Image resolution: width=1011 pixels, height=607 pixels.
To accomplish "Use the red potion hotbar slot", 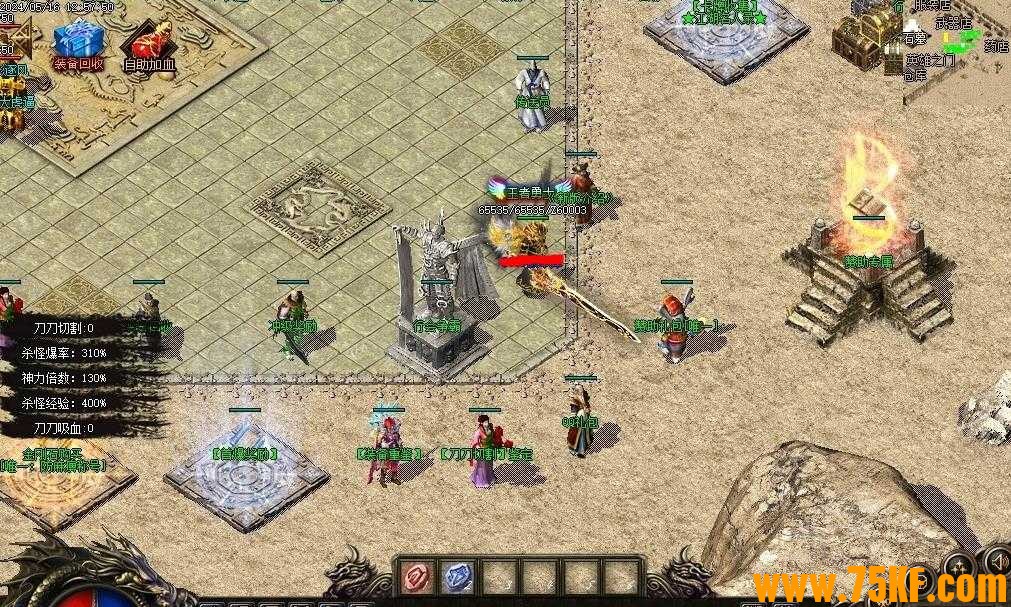I will (x=416, y=578).
